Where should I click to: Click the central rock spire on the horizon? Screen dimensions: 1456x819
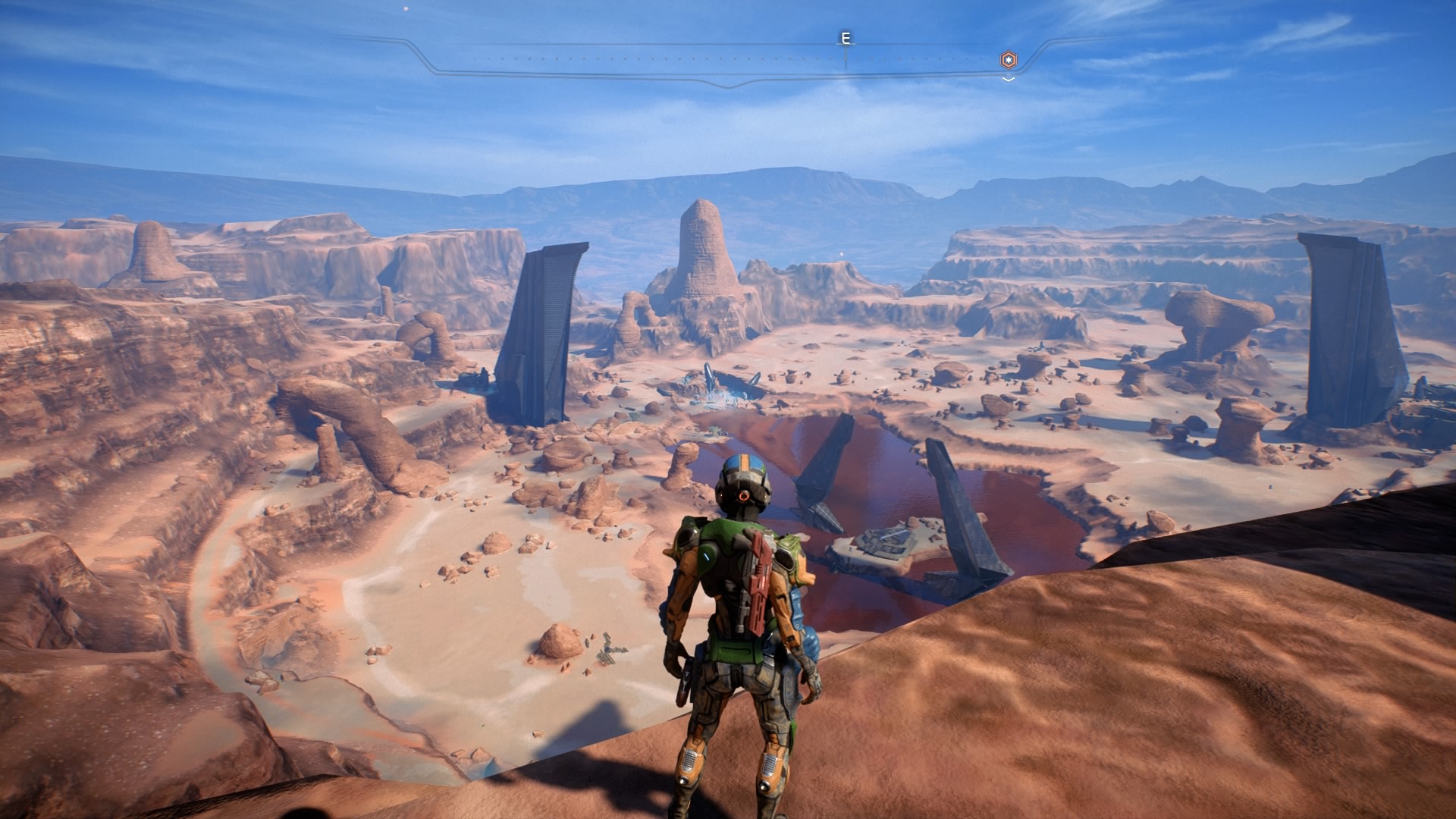coord(701,243)
